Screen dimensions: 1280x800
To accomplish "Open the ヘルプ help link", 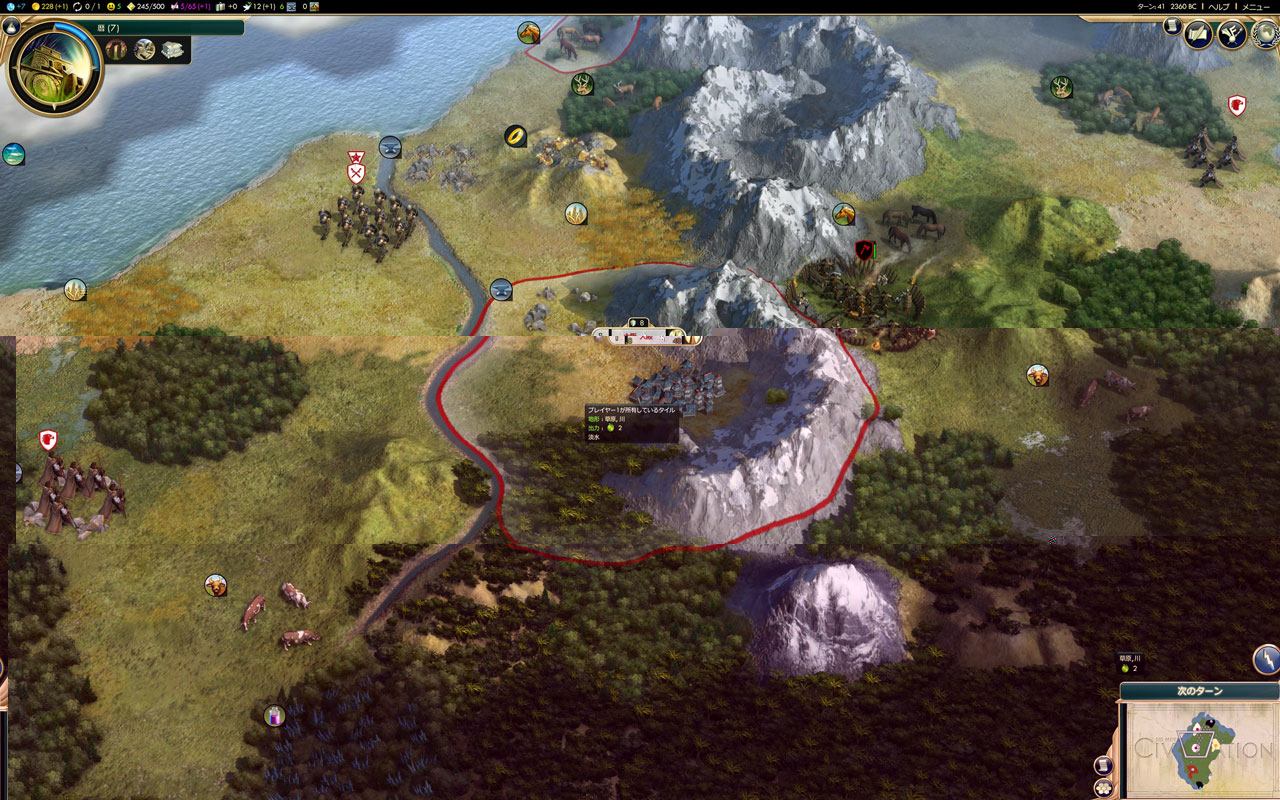I will [1218, 6].
